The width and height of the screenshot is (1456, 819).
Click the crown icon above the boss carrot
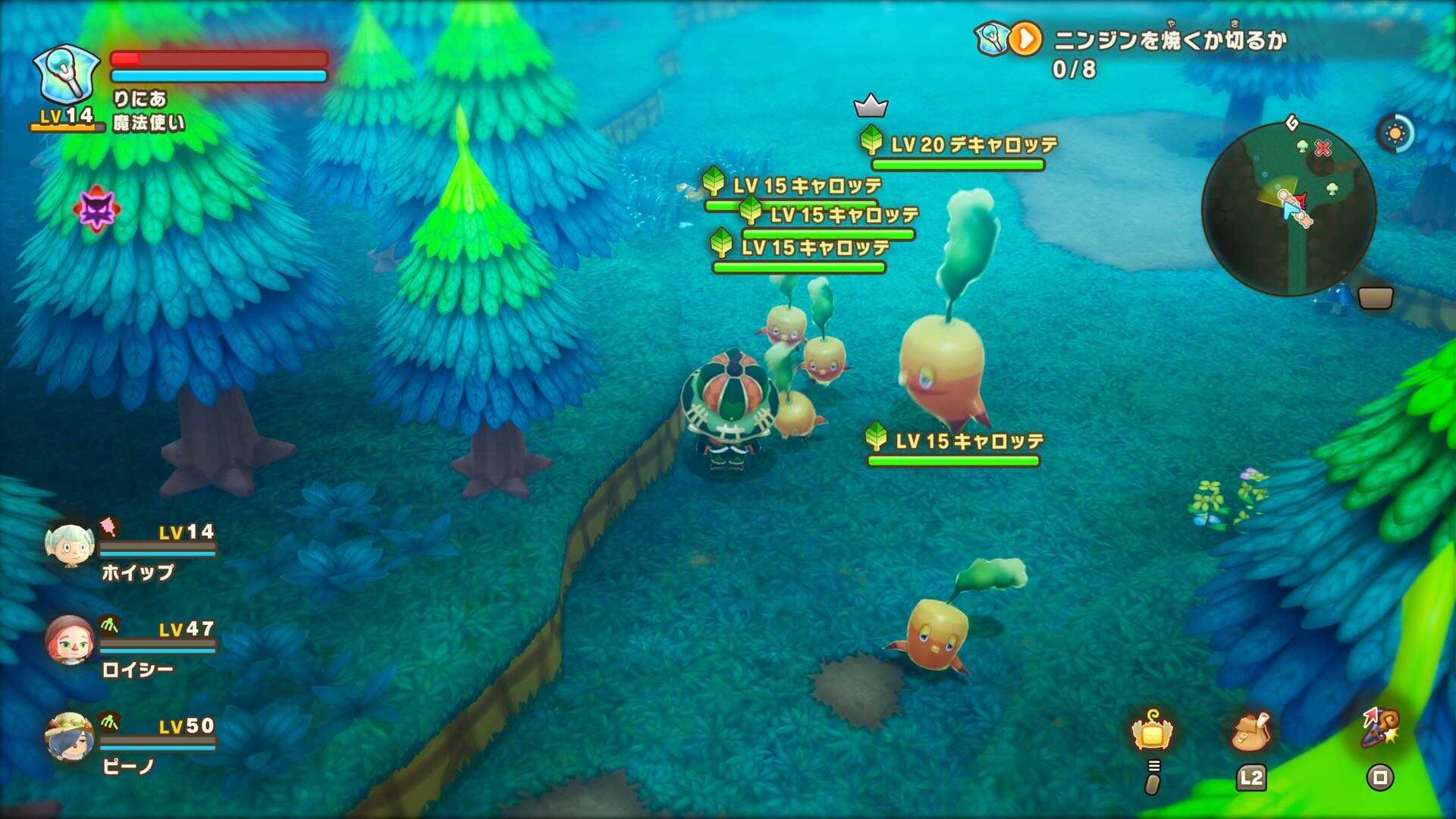[x=870, y=106]
